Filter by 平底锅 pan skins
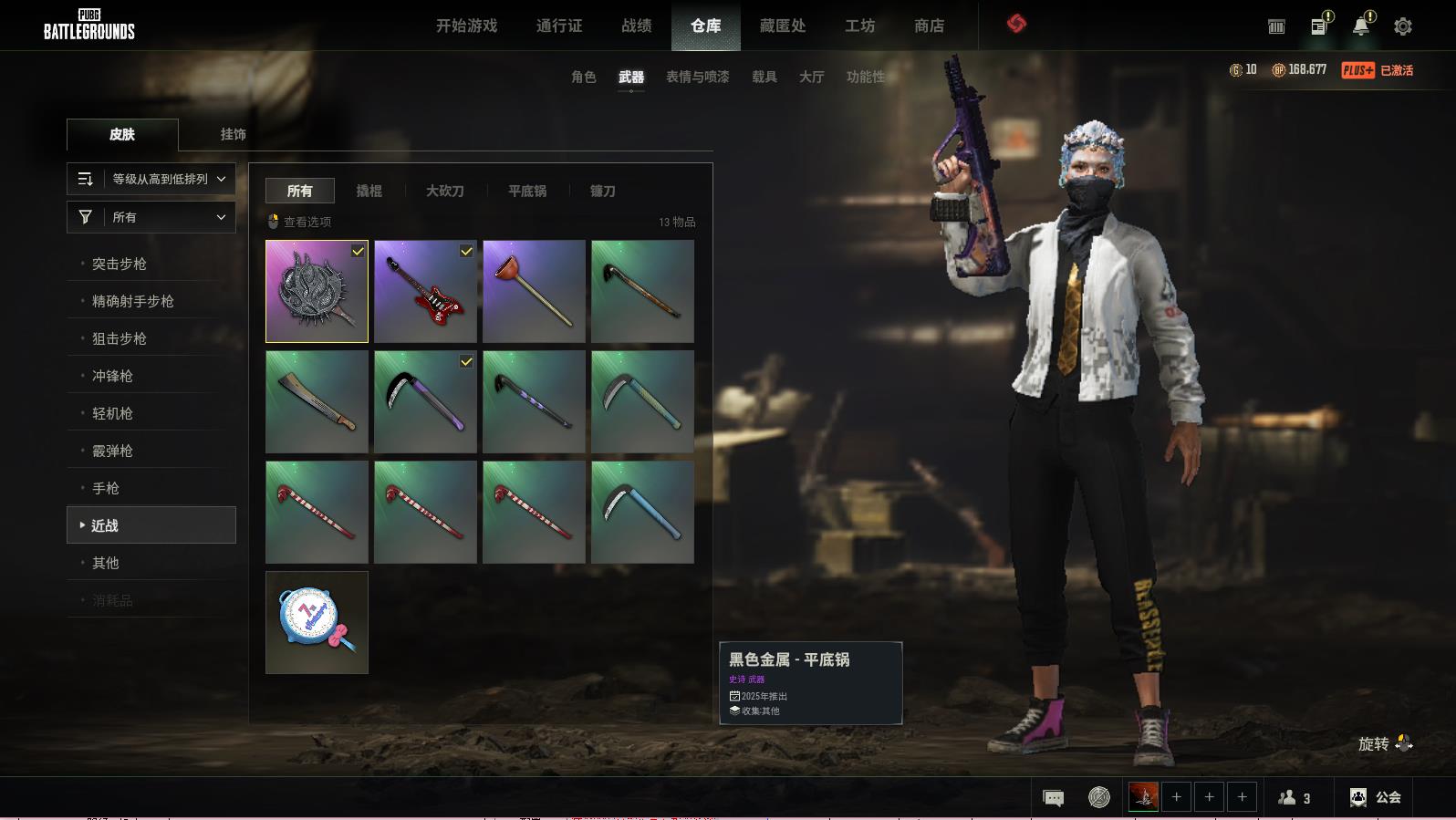 (x=526, y=191)
